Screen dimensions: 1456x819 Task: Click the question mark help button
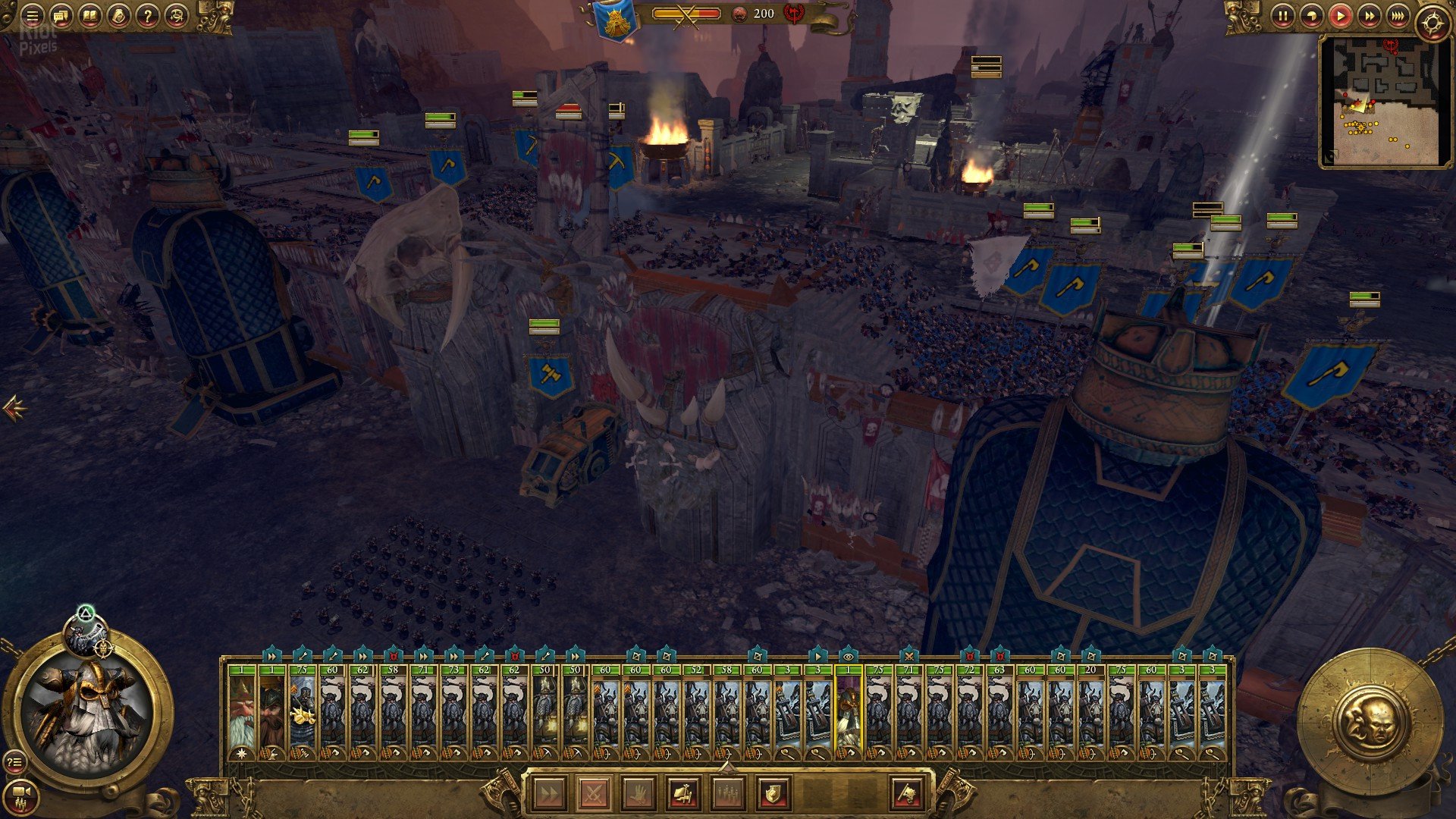click(147, 15)
